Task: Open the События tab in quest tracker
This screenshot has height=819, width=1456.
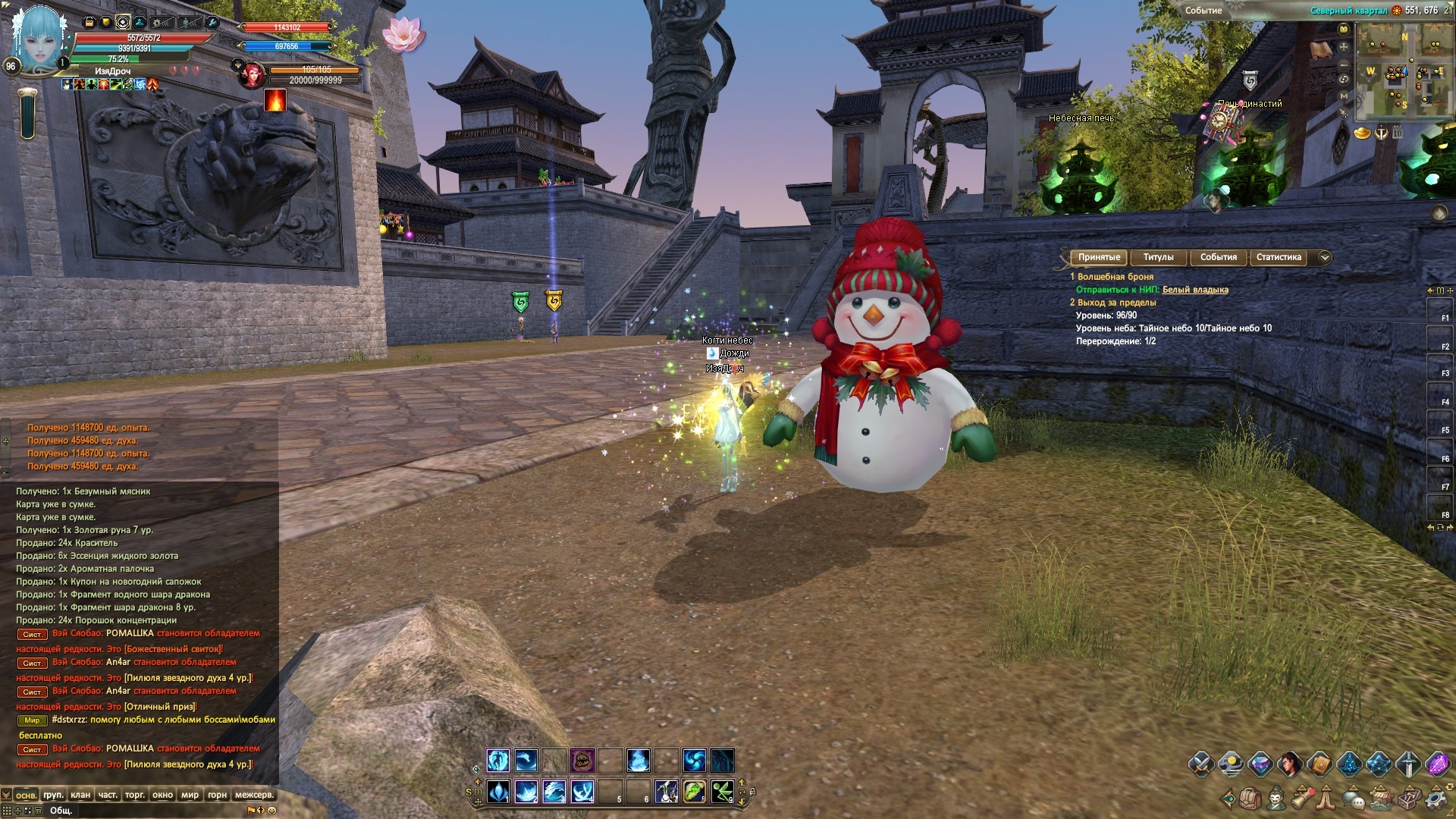Action: [1218, 257]
